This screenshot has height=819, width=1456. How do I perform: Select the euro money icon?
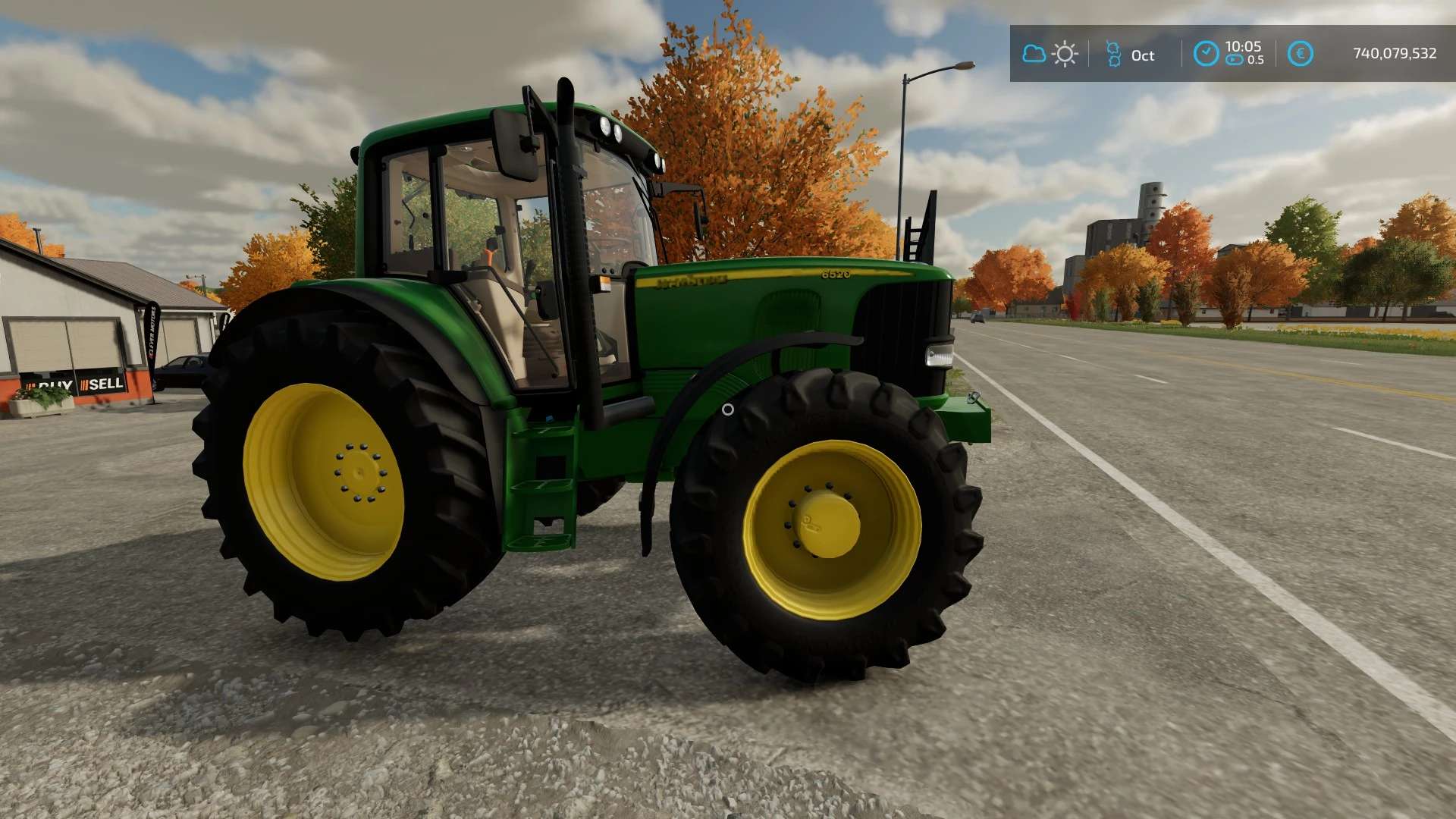pyautogui.click(x=1300, y=54)
